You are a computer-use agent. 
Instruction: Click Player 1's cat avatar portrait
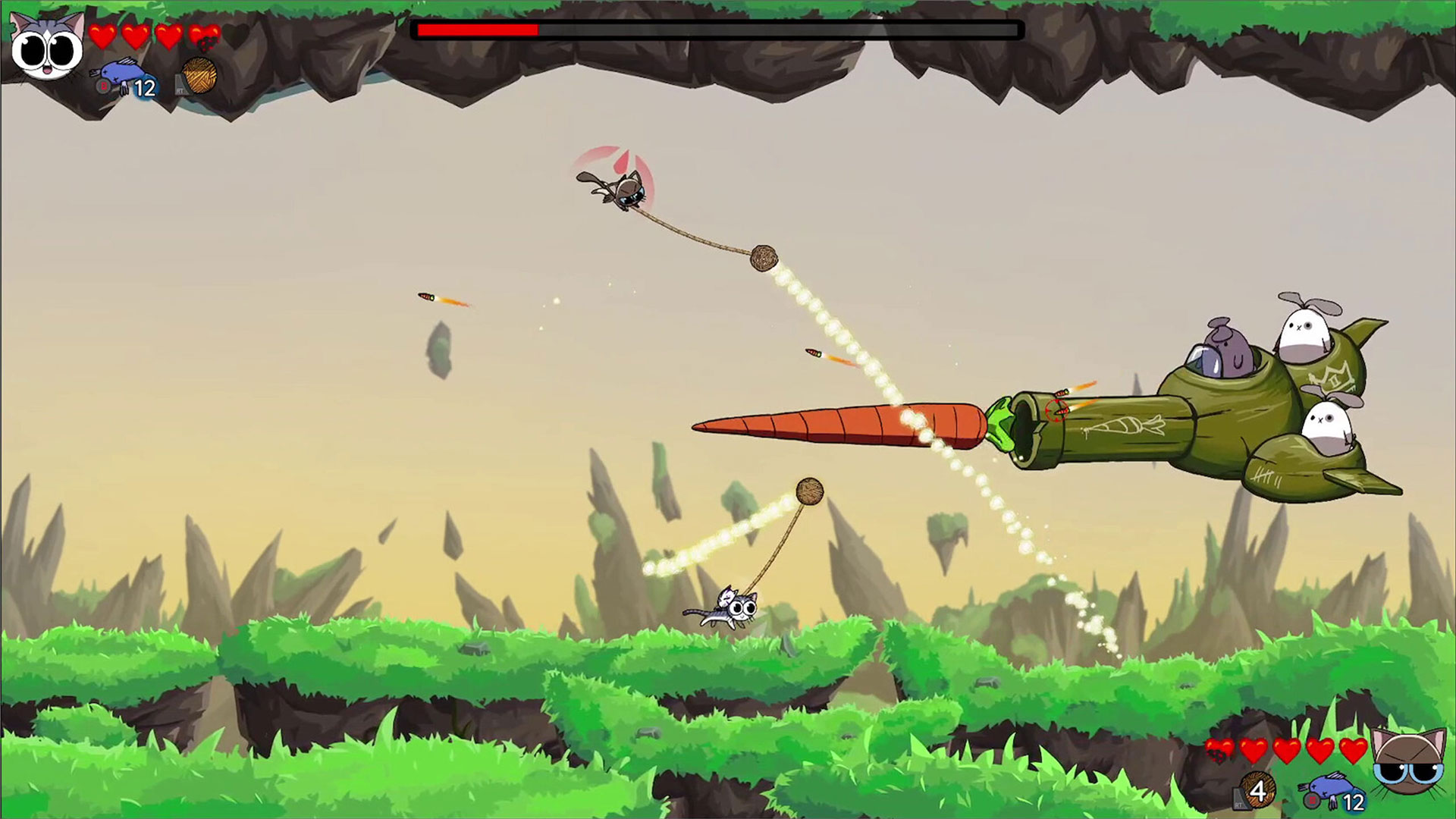click(x=45, y=47)
